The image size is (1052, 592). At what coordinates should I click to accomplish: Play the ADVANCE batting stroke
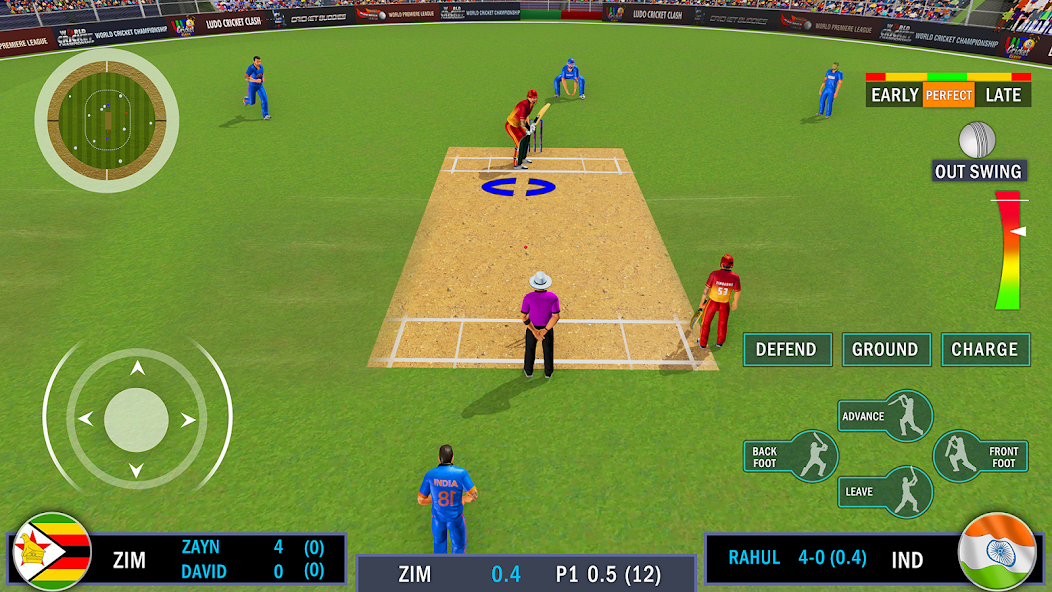tap(886, 416)
